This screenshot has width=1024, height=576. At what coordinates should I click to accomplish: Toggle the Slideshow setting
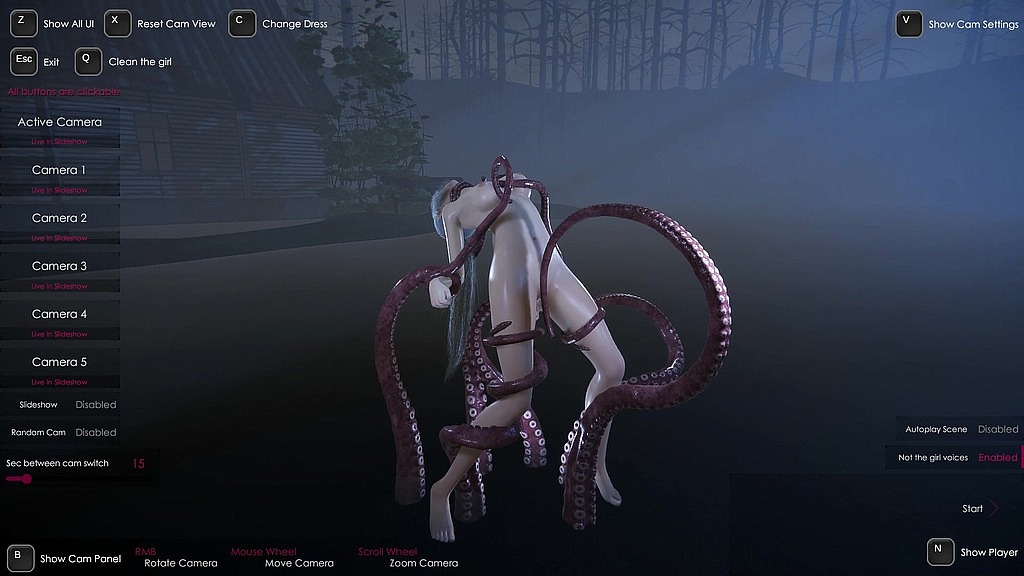click(96, 405)
